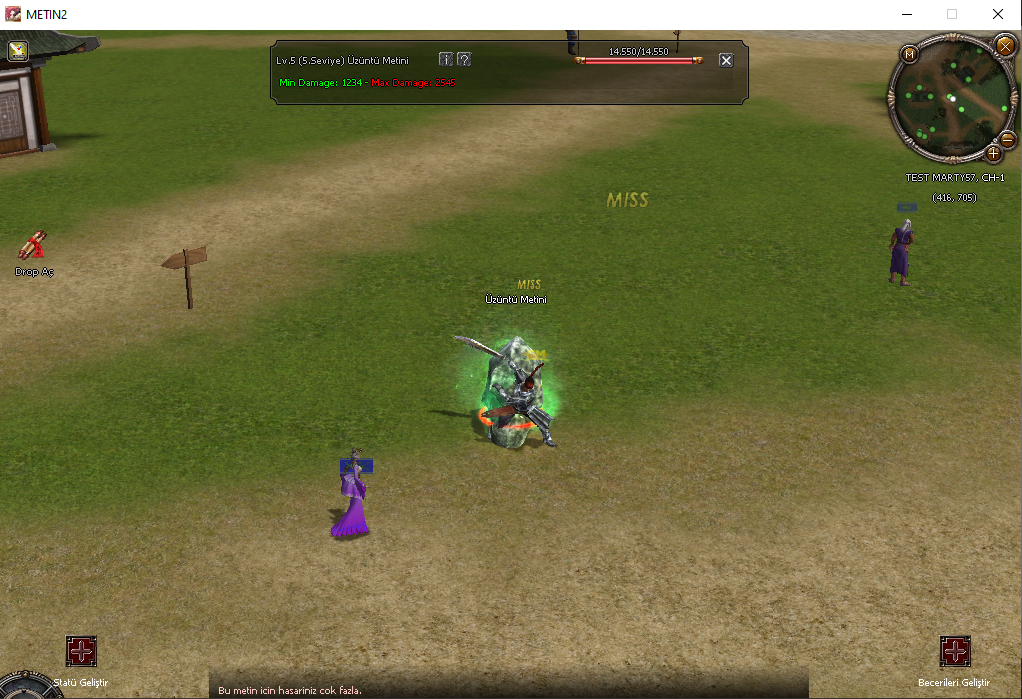The height and width of the screenshot is (699, 1022).
Task: Zoom in the minimap with plus button
Action: pos(993,153)
